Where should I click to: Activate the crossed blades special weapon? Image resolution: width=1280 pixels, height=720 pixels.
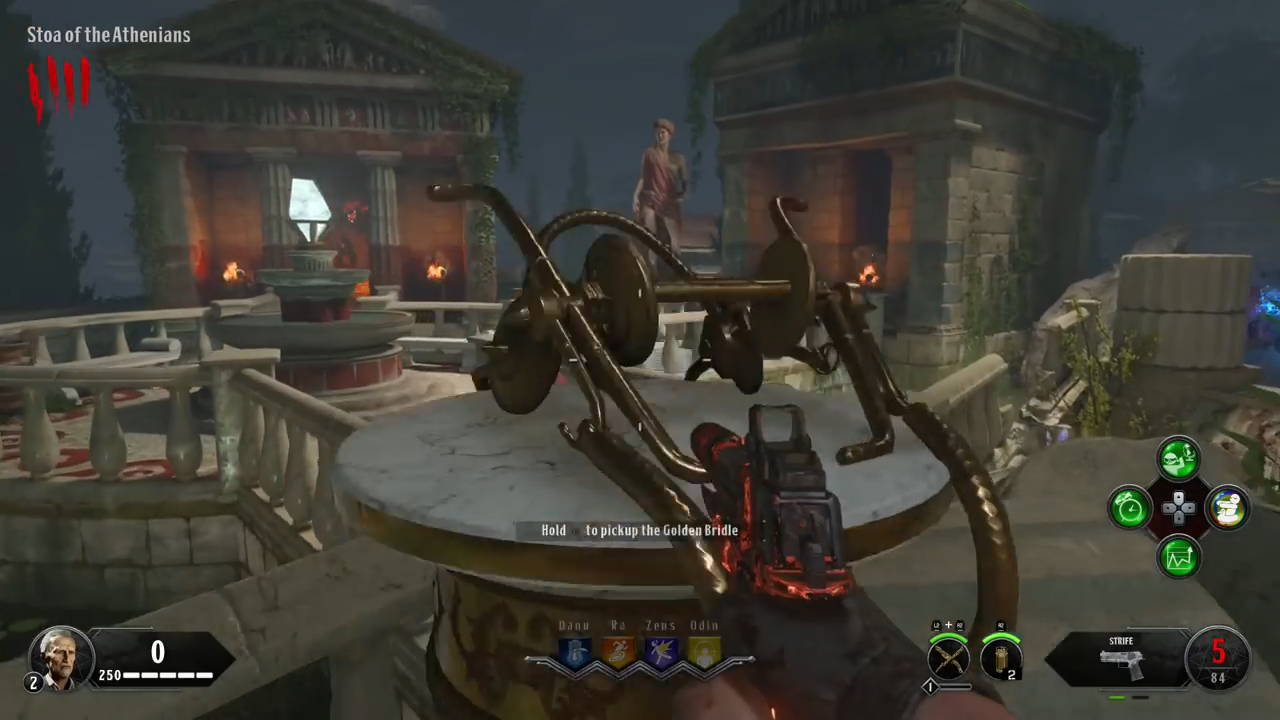coord(948,658)
